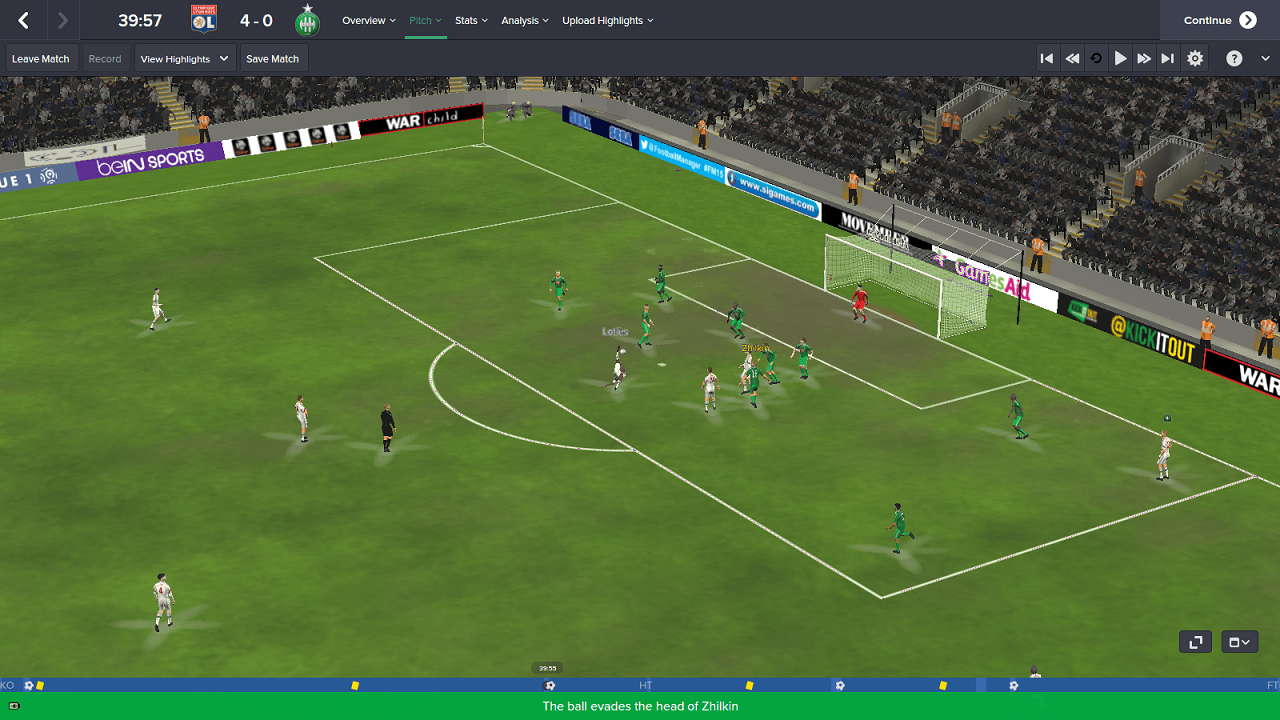This screenshot has height=720, width=1280.
Task: Skip to the end of the highlight
Action: [1168, 59]
